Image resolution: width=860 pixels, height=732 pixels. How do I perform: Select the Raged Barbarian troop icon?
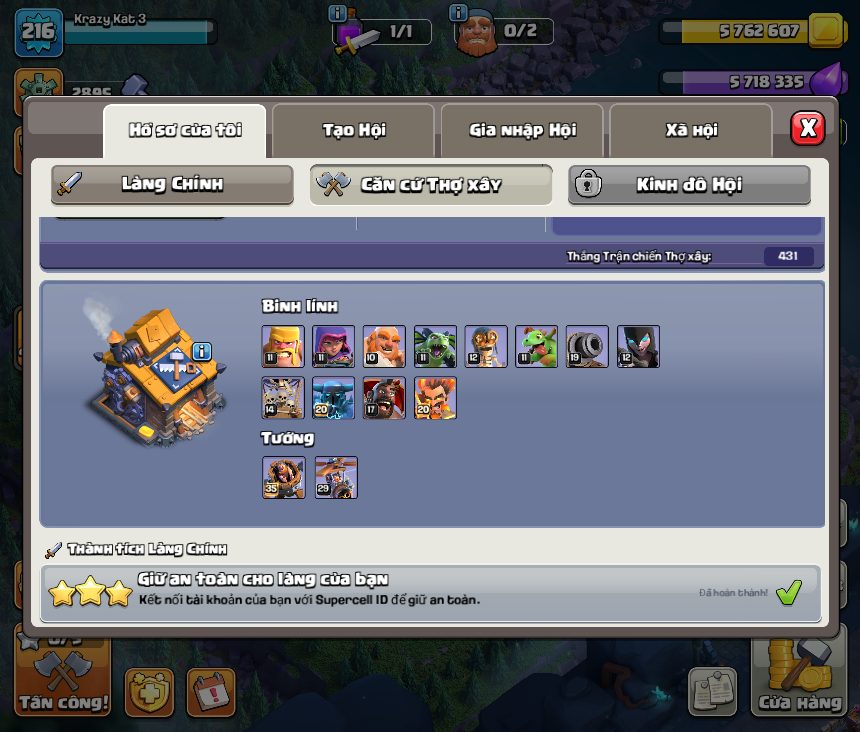[x=283, y=347]
